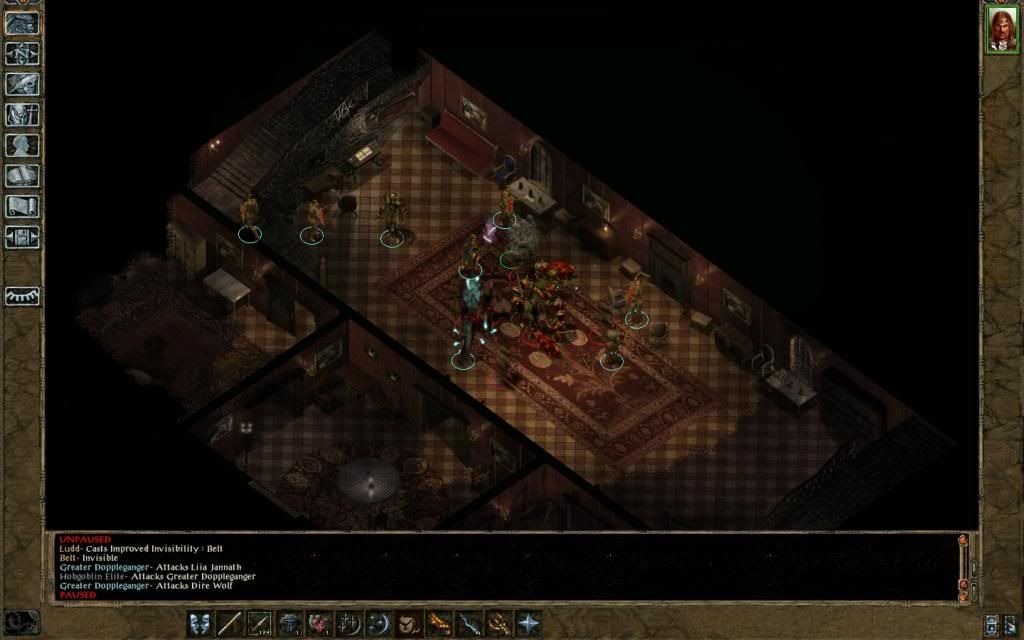This screenshot has width=1024, height=640.
Task: Open the area map screen
Action: point(22,53)
